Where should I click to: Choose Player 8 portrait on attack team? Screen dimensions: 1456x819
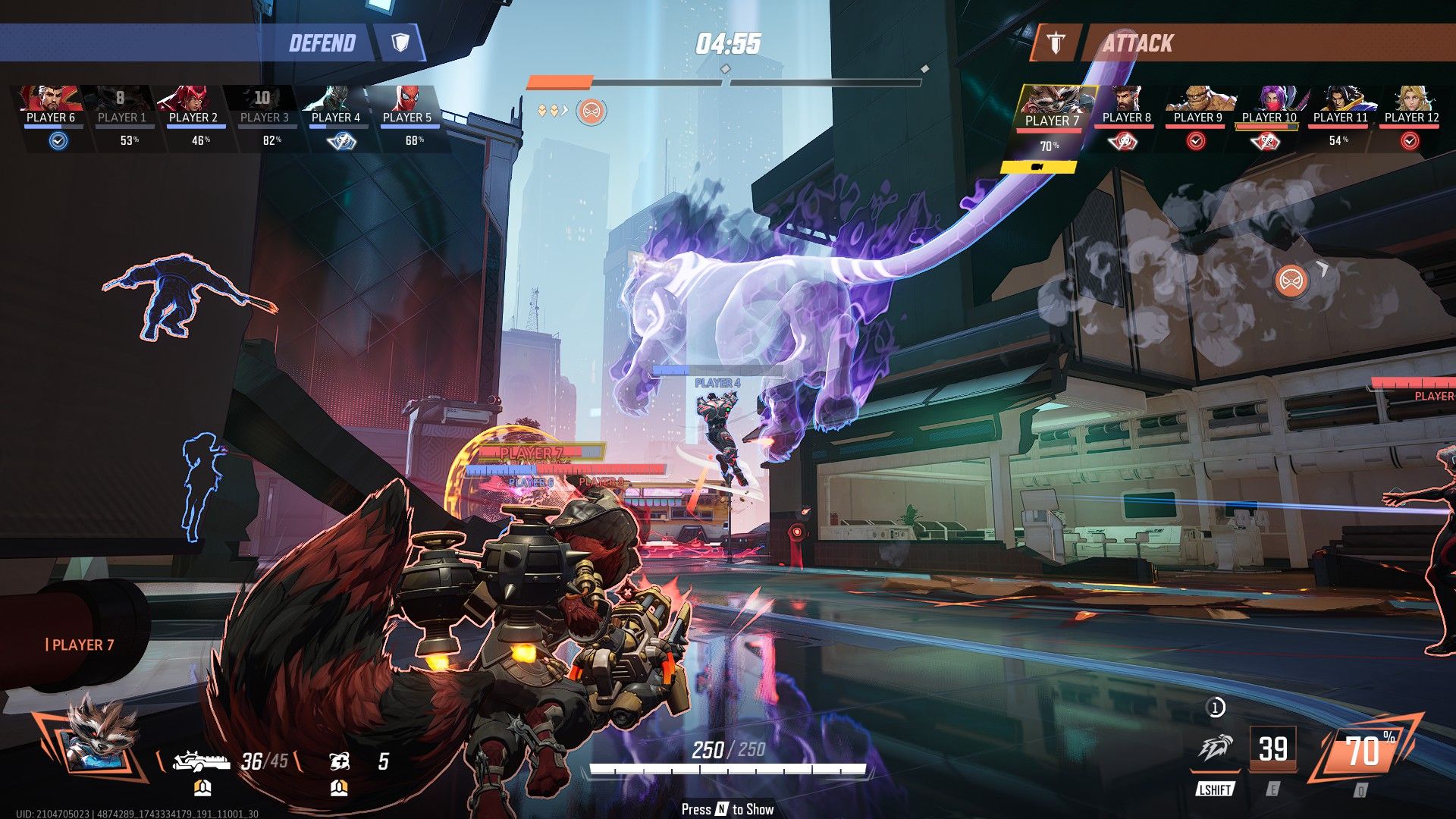[1126, 99]
